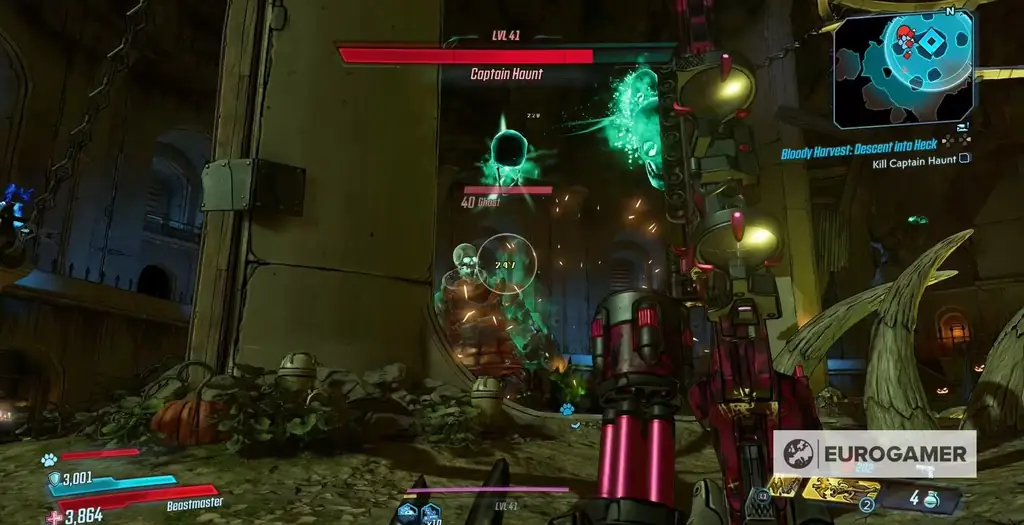1024x525 pixels.
Task: Select the Beastmaster class label
Action: (194, 504)
